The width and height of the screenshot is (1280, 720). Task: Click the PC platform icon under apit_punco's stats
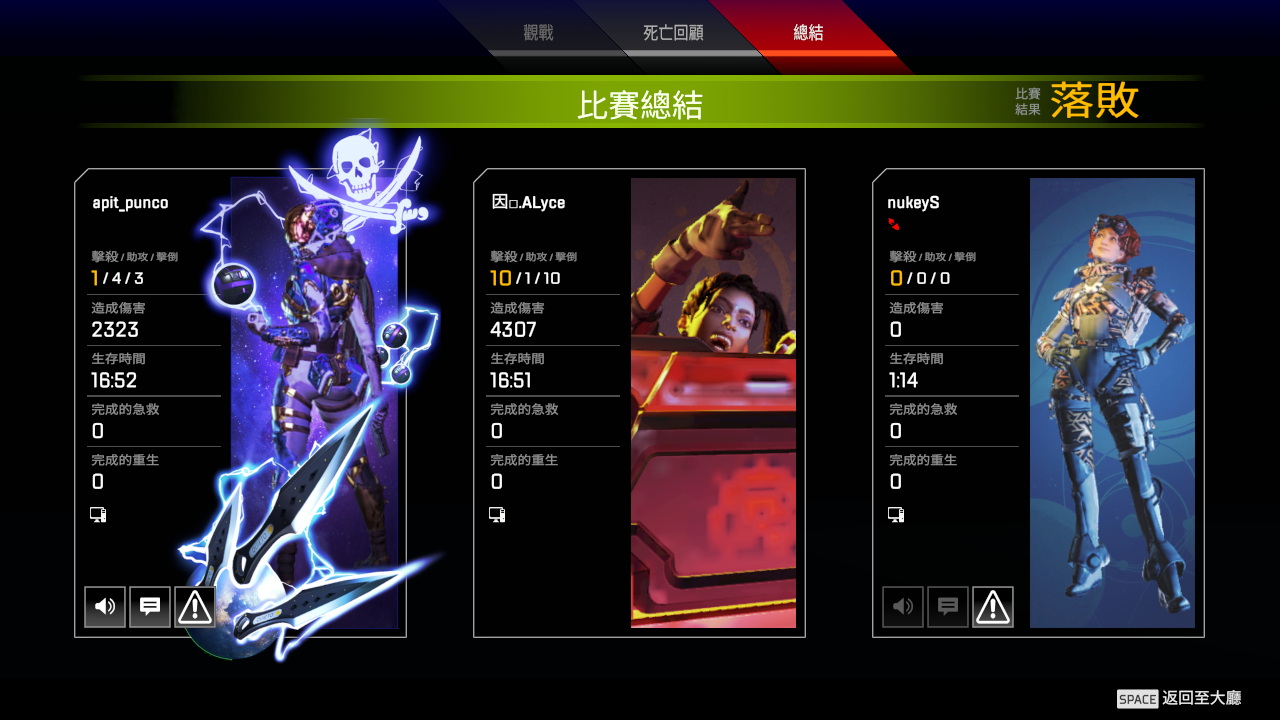pos(97,514)
